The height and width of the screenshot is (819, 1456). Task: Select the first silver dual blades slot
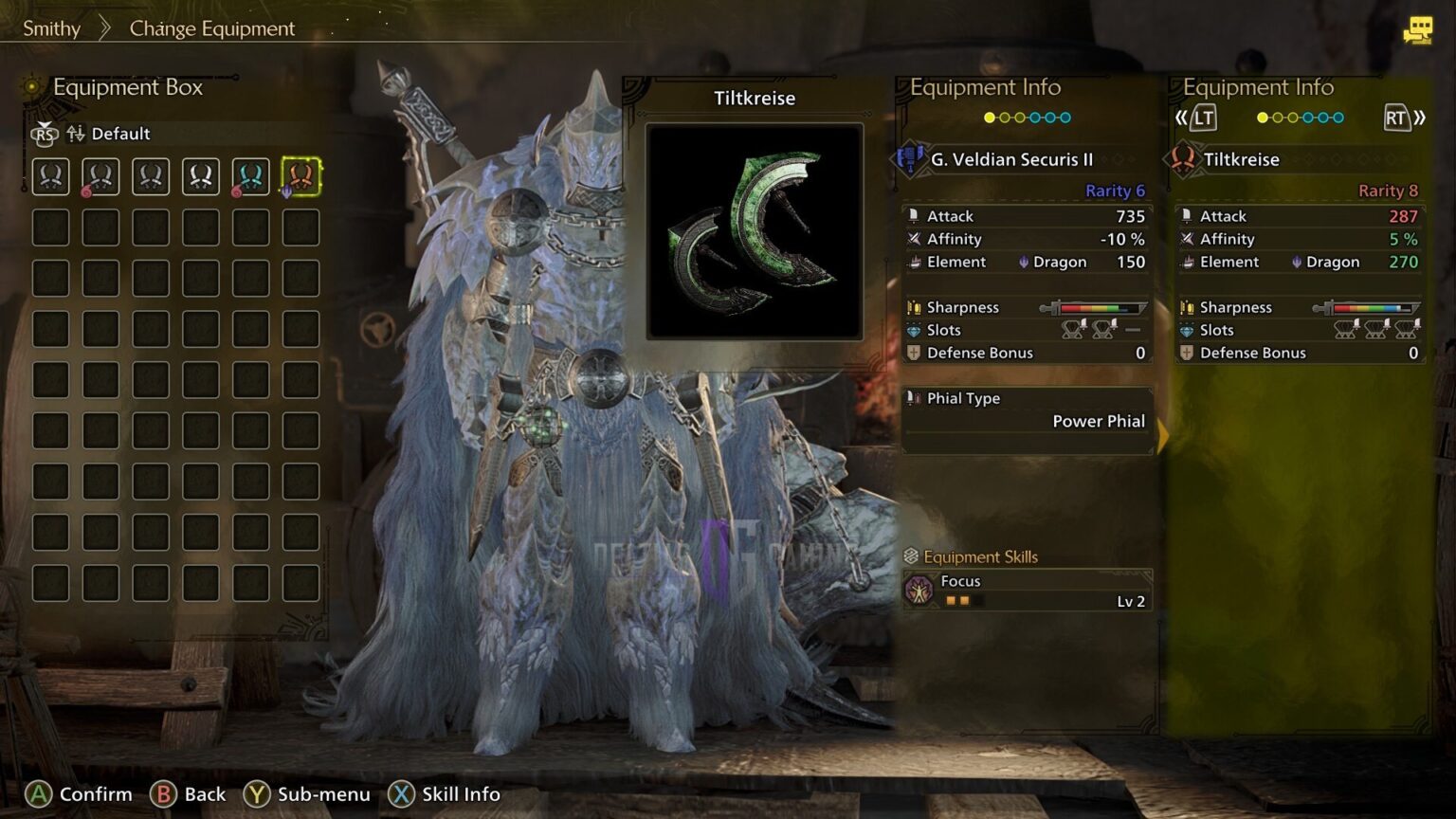point(50,175)
